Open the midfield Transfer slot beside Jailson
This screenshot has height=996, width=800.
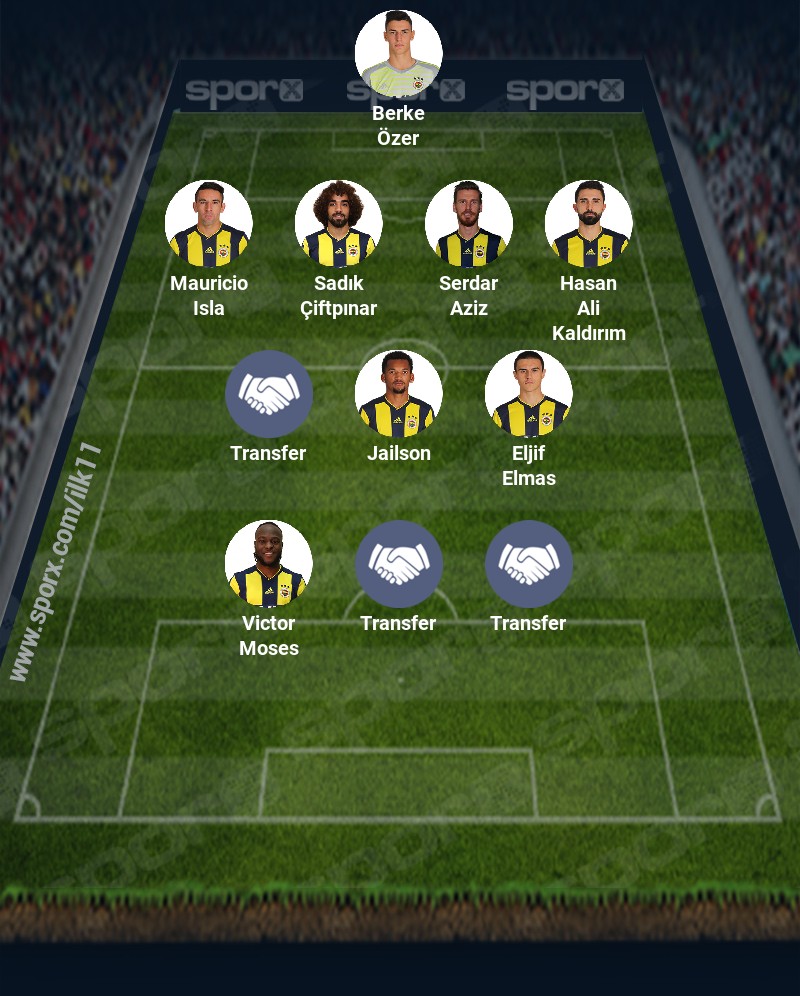268,394
